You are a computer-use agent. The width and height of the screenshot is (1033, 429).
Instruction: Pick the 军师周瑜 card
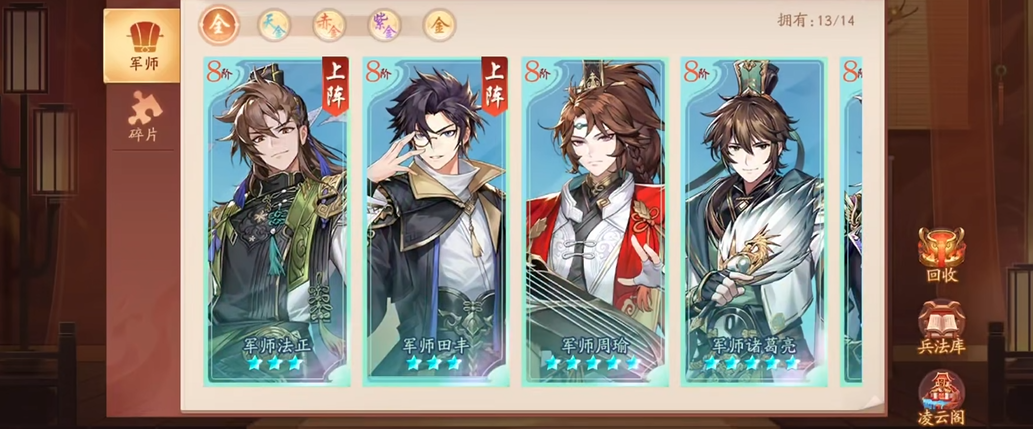(x=595, y=220)
